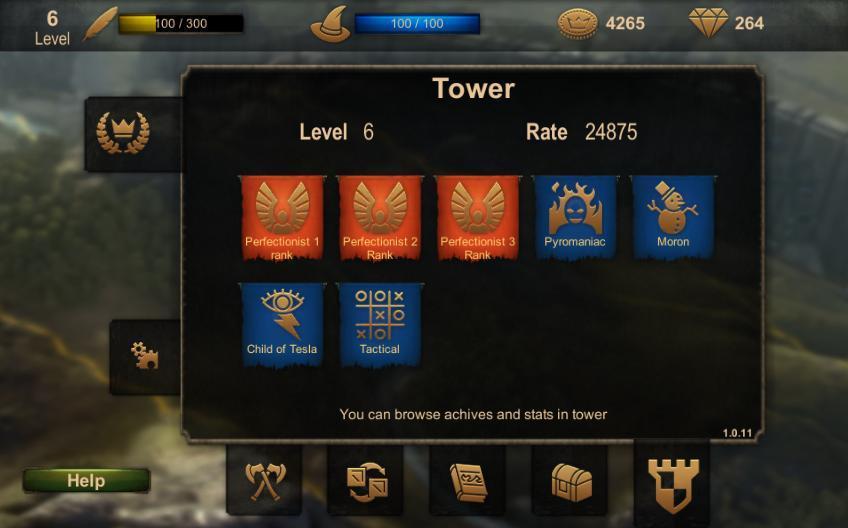Open the gear settings side tab
This screenshot has height=528, width=848.
click(x=146, y=355)
